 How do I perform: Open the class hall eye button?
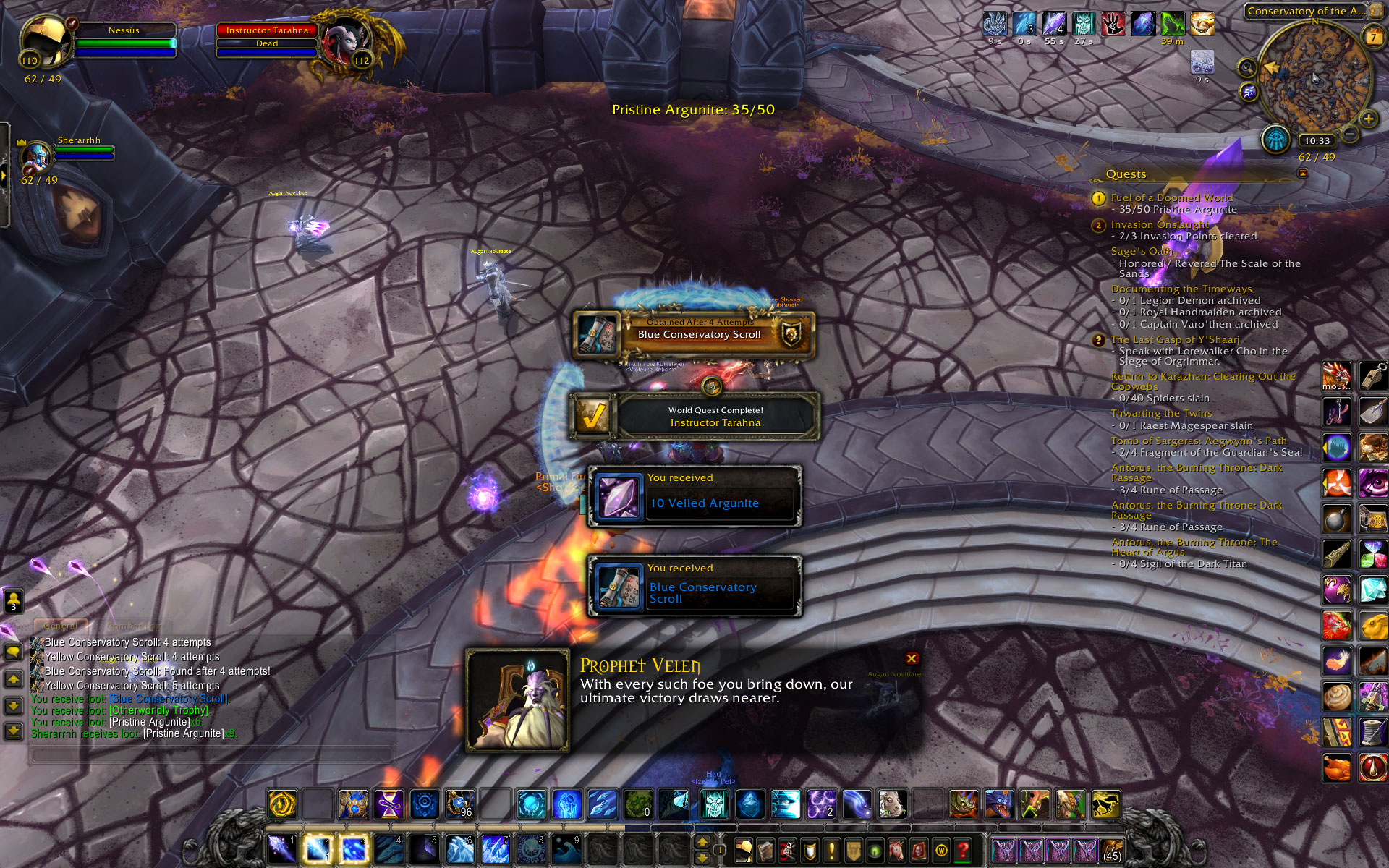(1276, 139)
